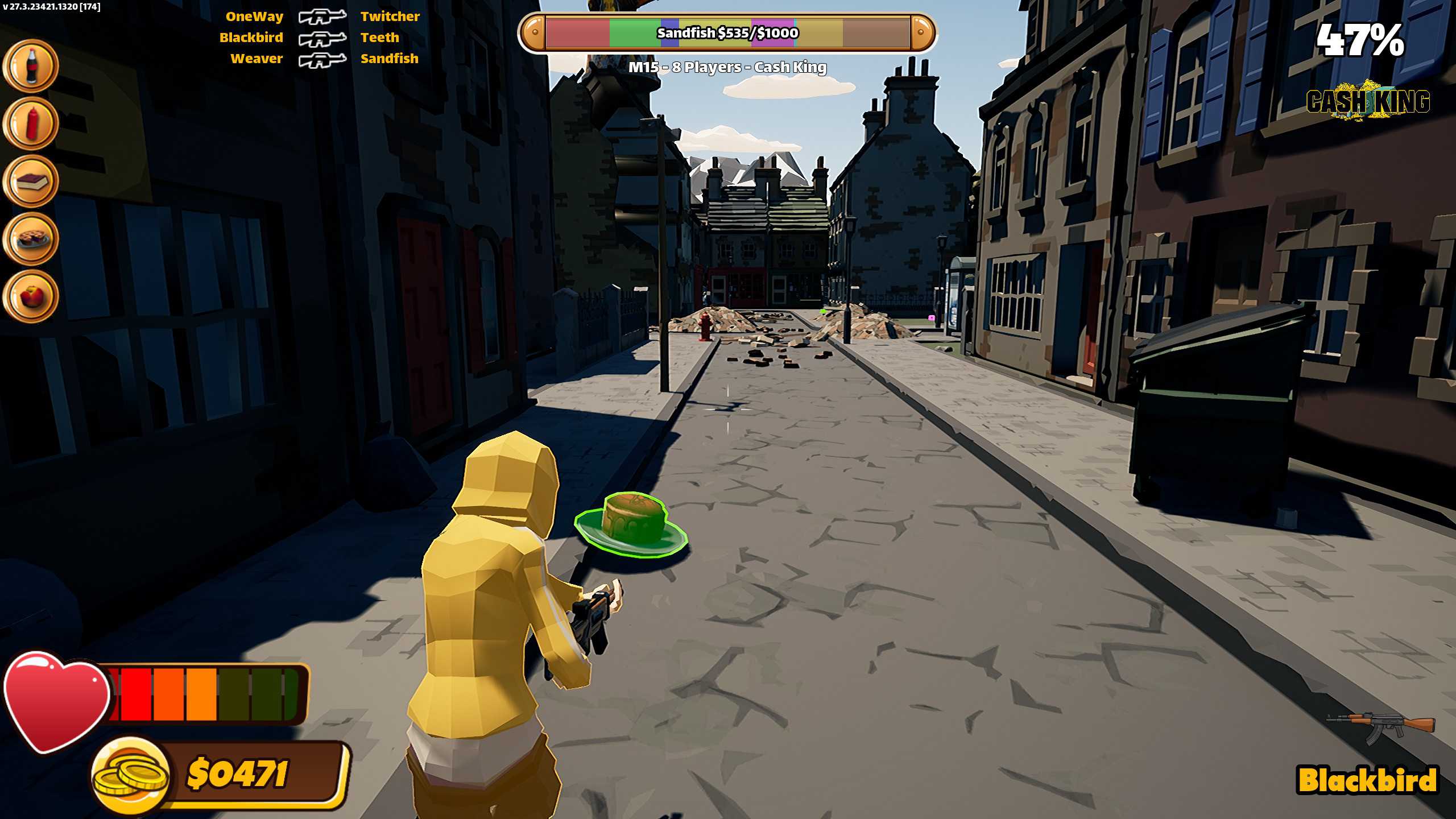Screen dimensions: 1456x819
Task: Pick the pie on a plate icon
Action: [31, 239]
